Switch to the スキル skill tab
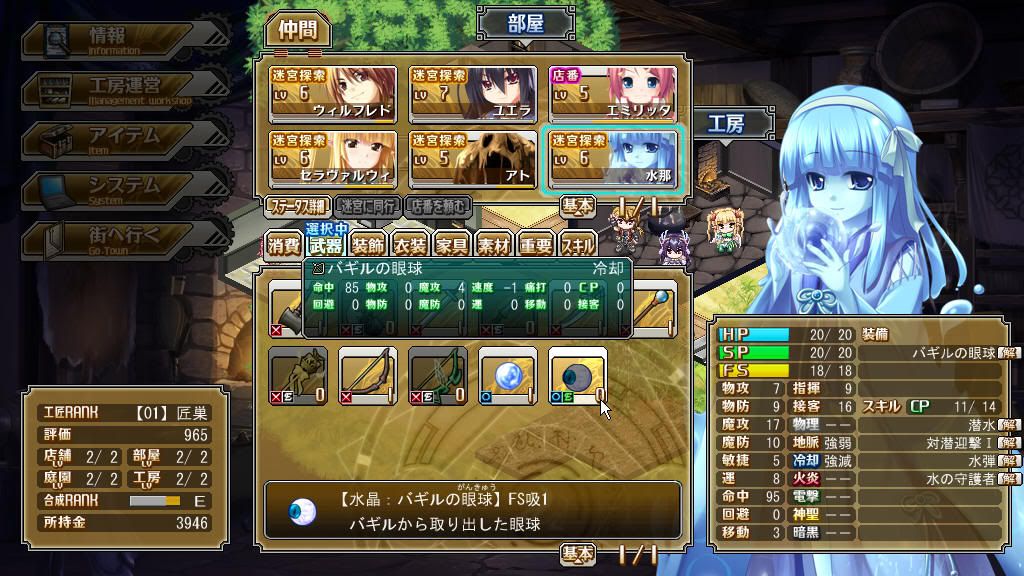Screen dimensions: 1024x576 (578, 246)
